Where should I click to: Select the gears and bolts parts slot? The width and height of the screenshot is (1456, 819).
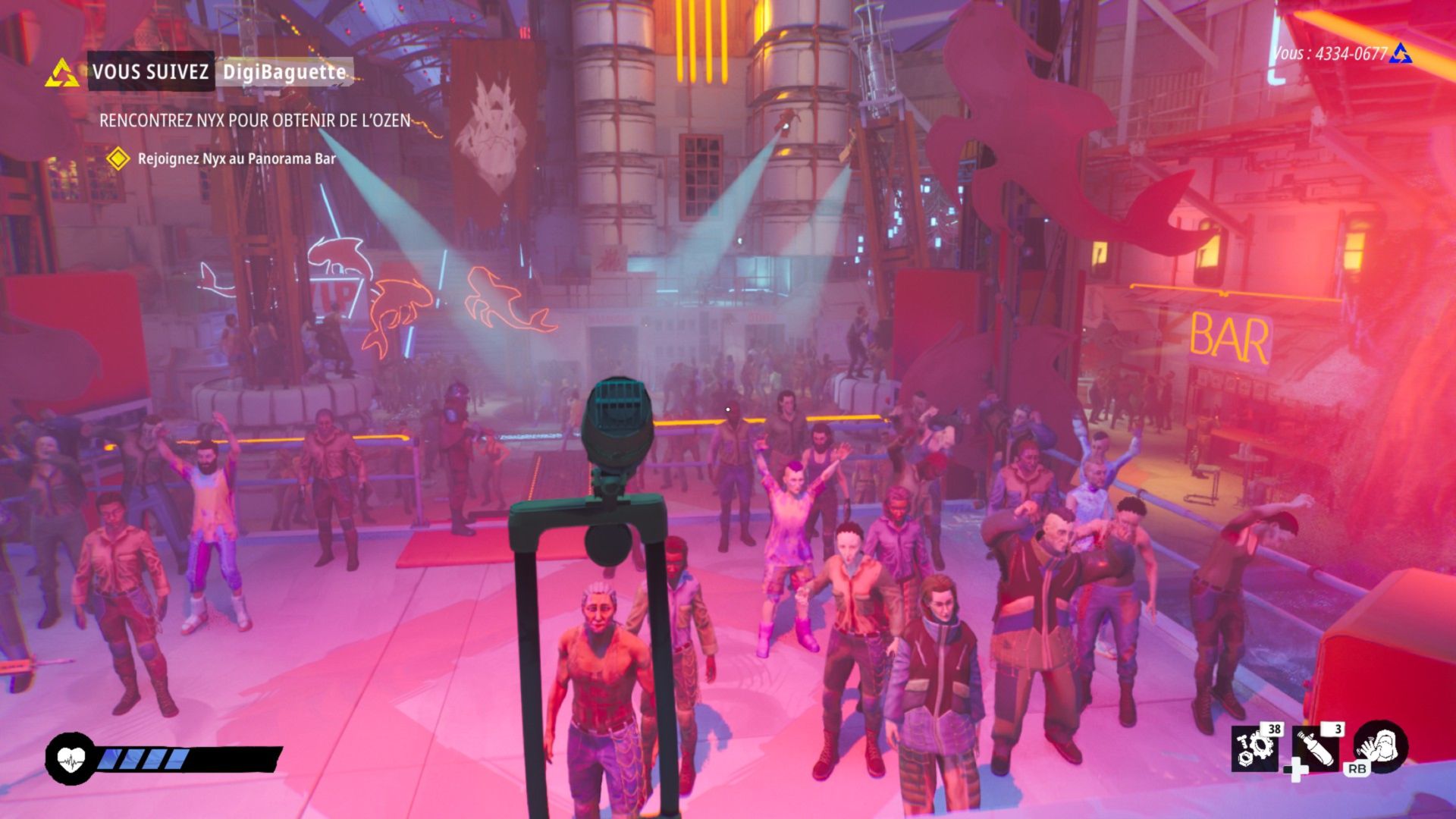point(1254,749)
